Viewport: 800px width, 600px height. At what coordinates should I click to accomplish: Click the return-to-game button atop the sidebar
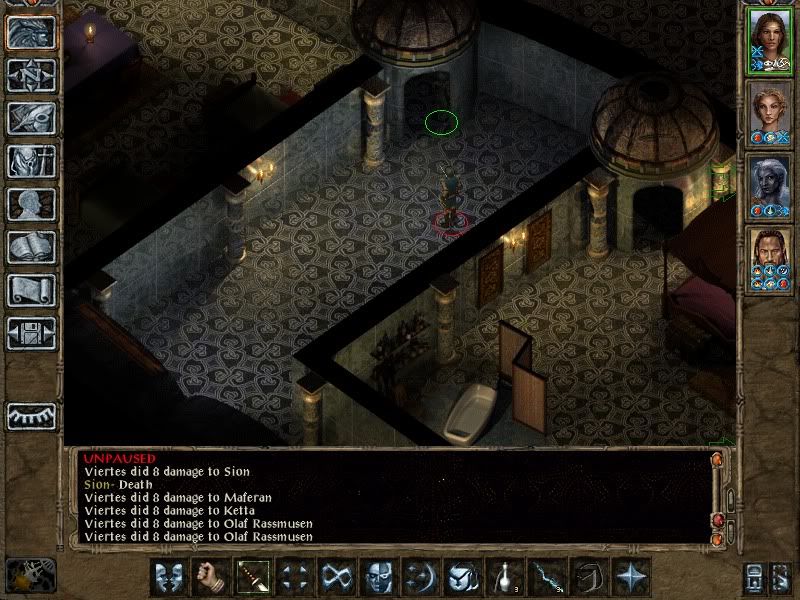click(31, 32)
